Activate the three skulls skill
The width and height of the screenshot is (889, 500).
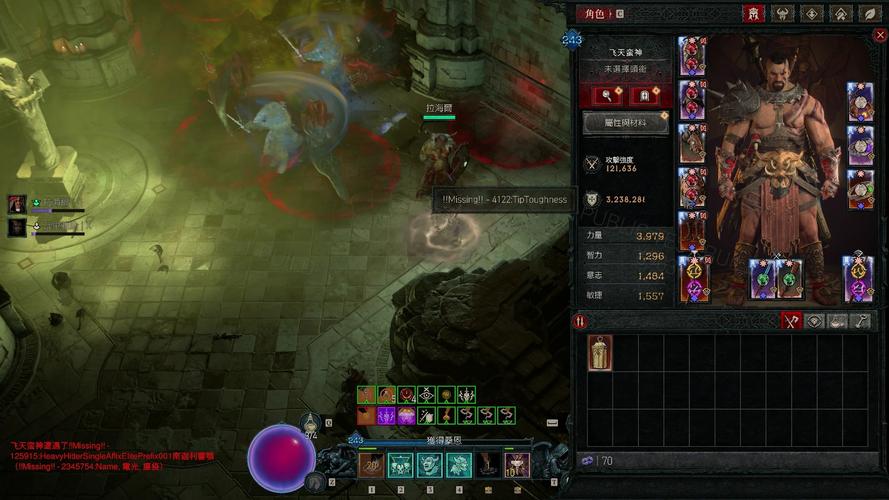click(x=401, y=464)
